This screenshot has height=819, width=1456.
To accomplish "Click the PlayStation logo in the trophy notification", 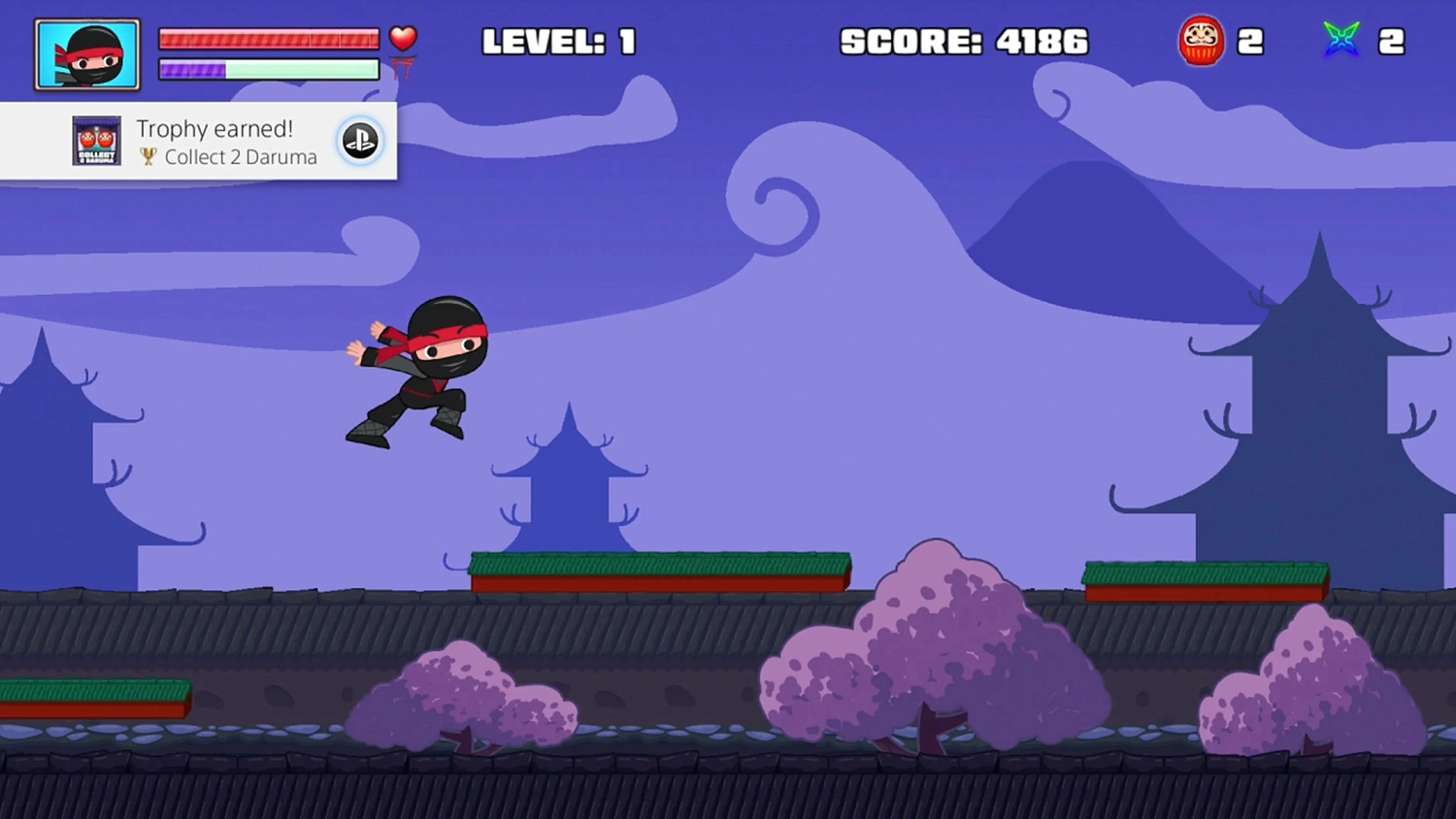I will pos(360,141).
